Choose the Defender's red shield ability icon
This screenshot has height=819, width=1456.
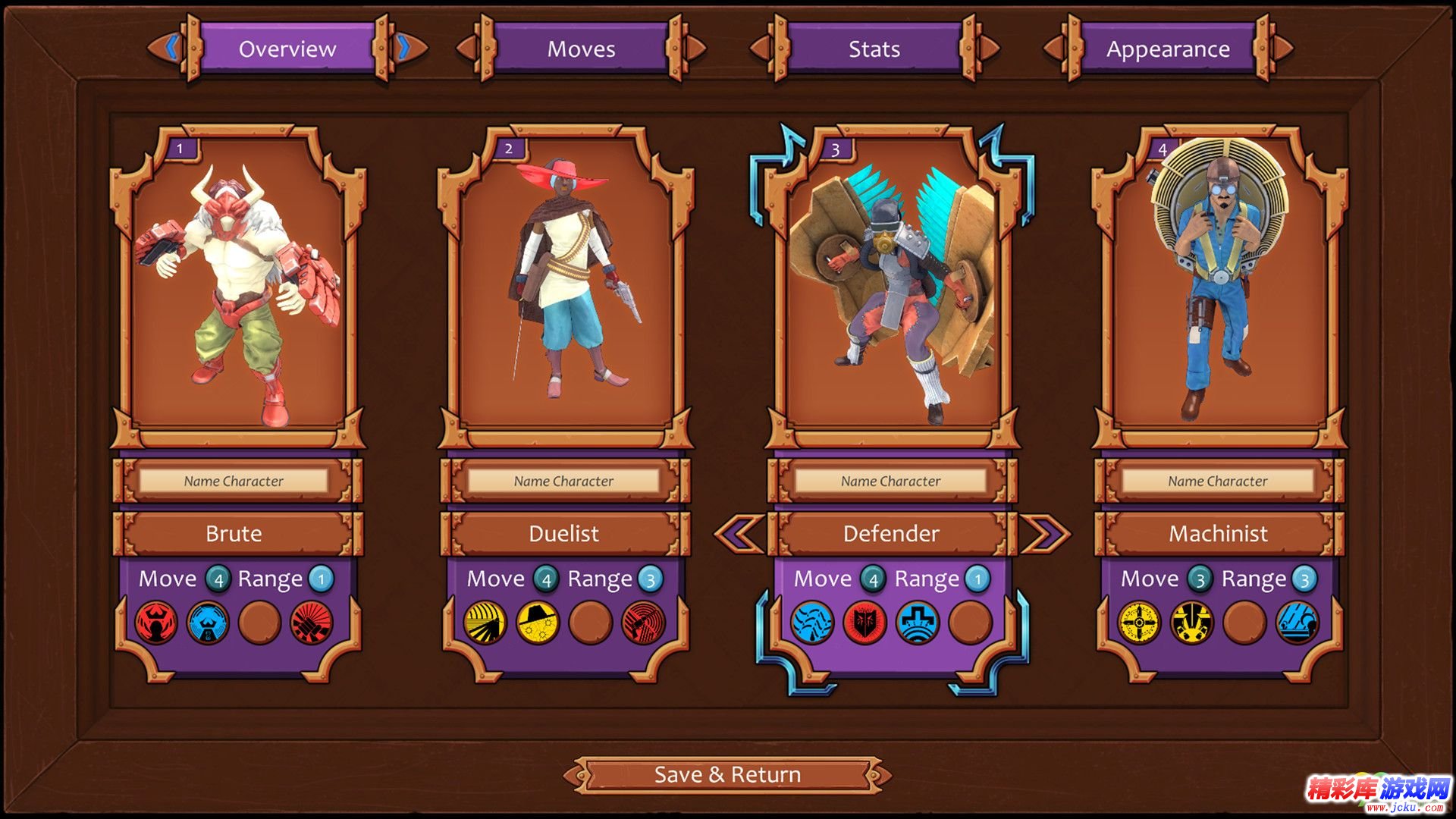click(864, 623)
